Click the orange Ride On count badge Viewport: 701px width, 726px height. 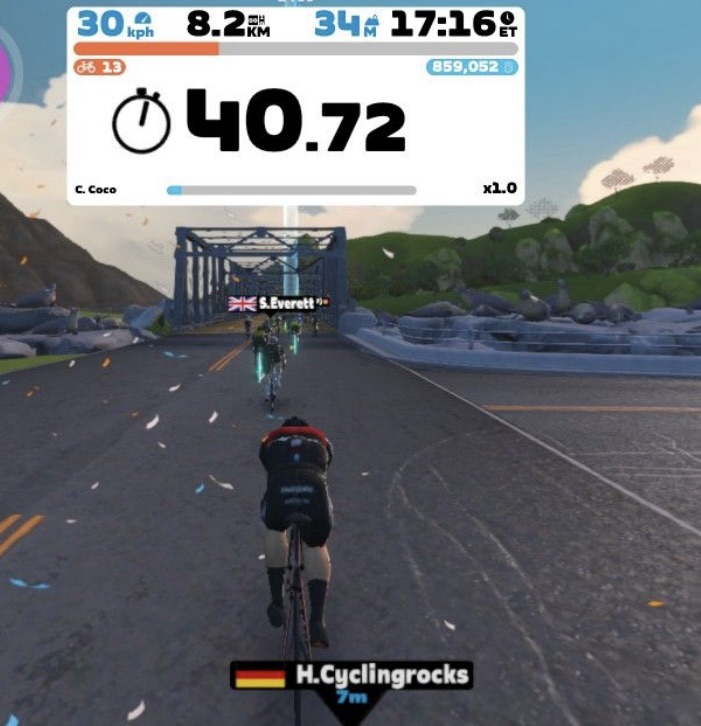pos(98,68)
